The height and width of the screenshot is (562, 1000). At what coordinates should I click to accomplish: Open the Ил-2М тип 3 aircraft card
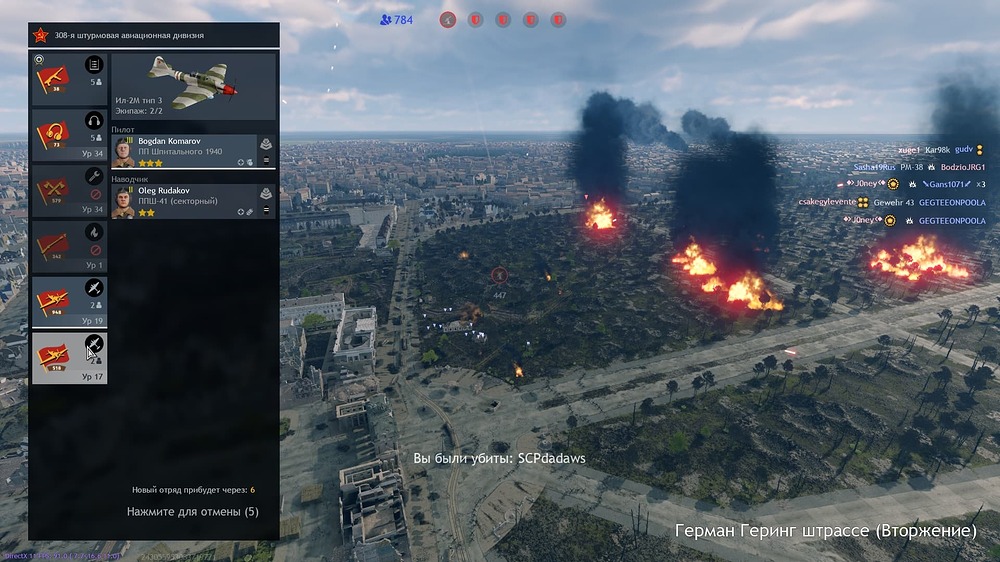click(x=193, y=86)
